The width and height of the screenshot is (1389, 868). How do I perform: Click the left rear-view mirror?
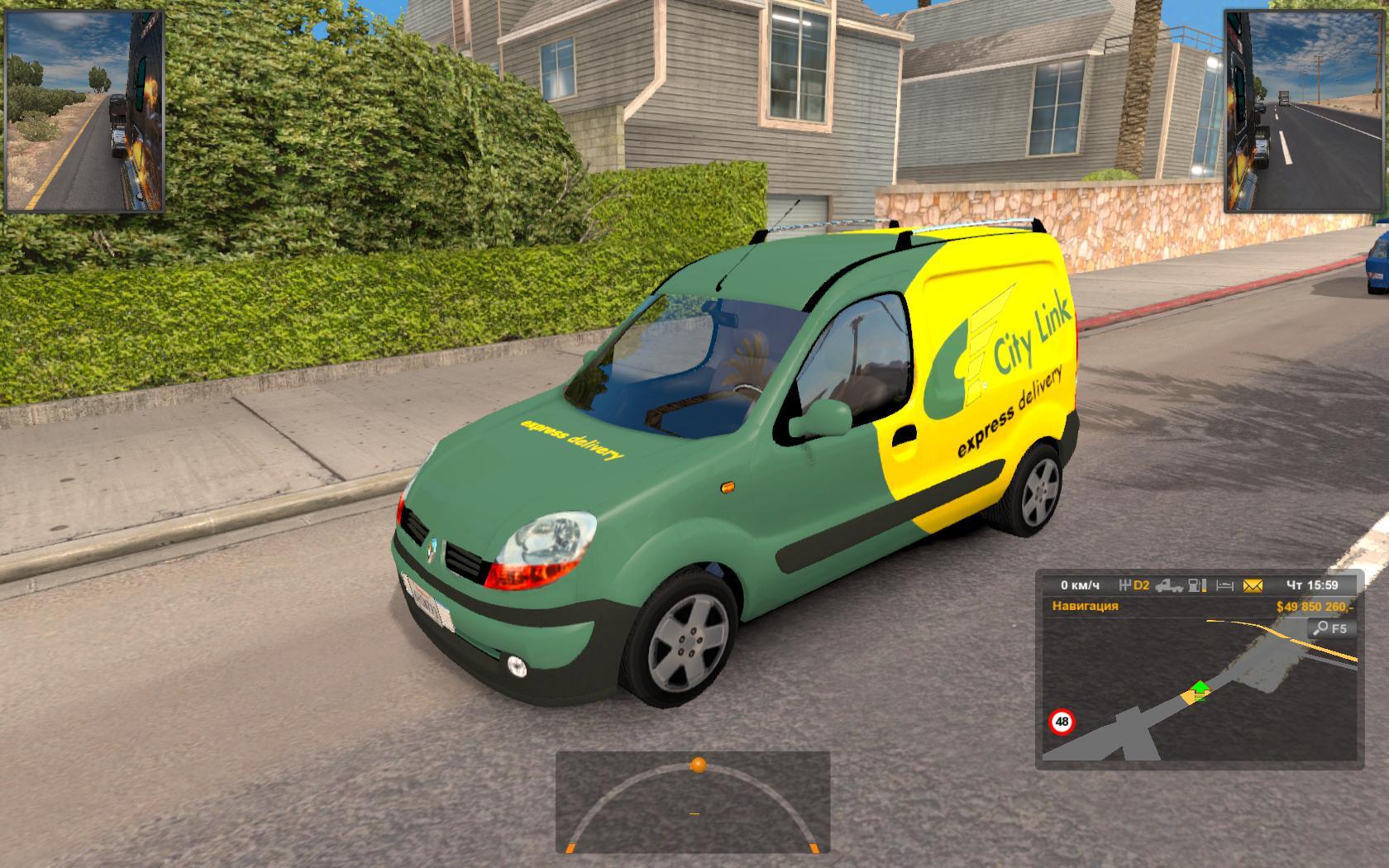84,111
